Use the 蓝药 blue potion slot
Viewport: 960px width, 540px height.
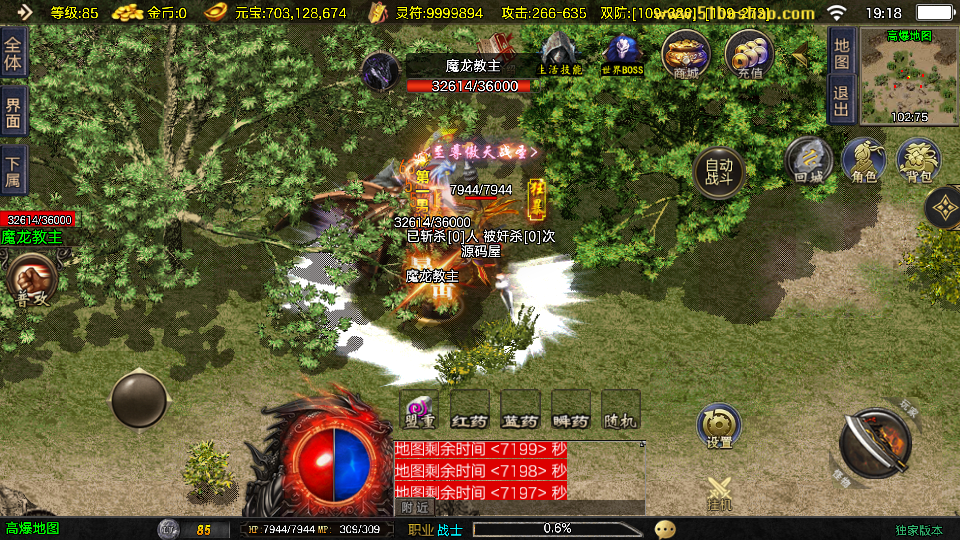(x=520, y=410)
